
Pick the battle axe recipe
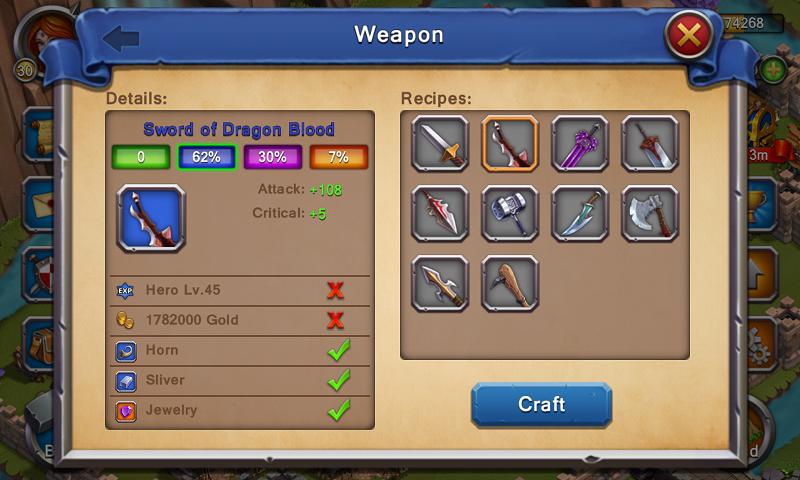pos(650,213)
